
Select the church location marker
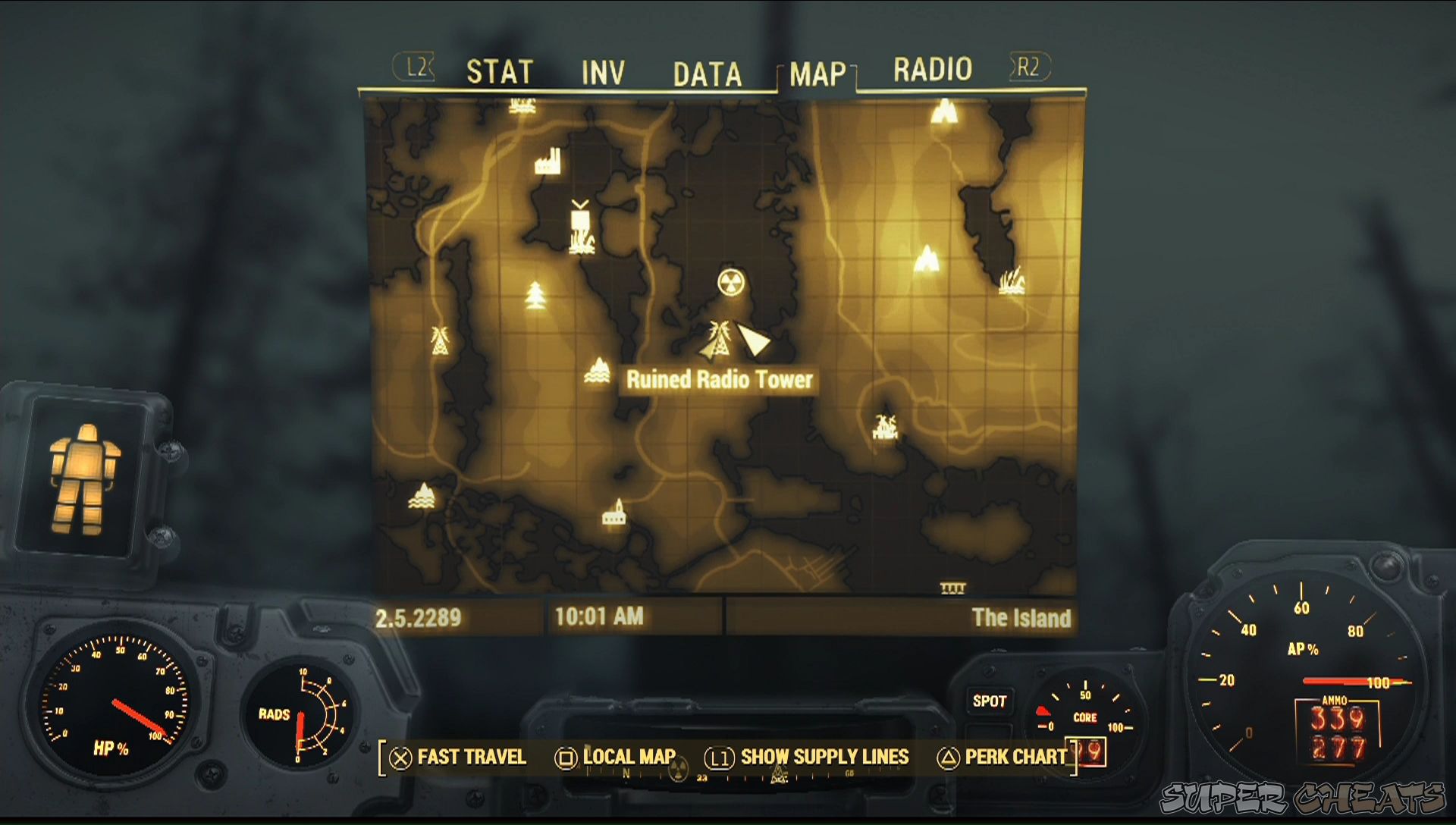click(x=613, y=516)
